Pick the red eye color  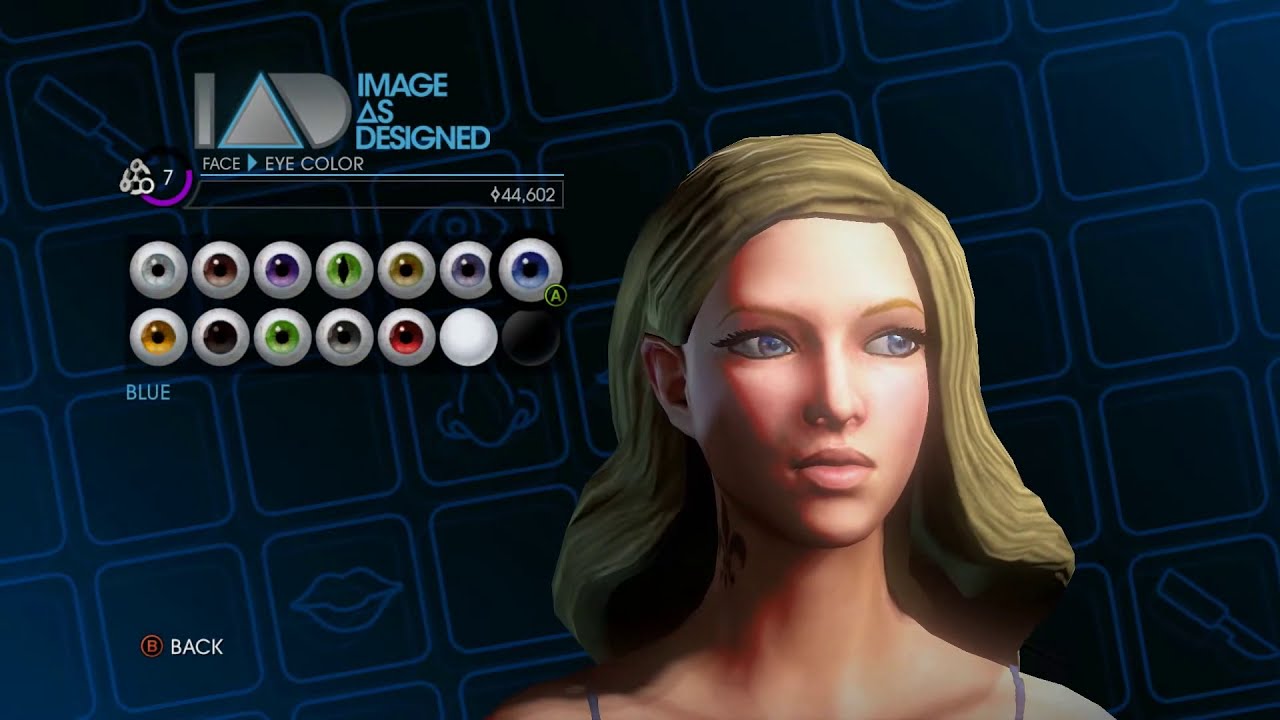(406, 337)
